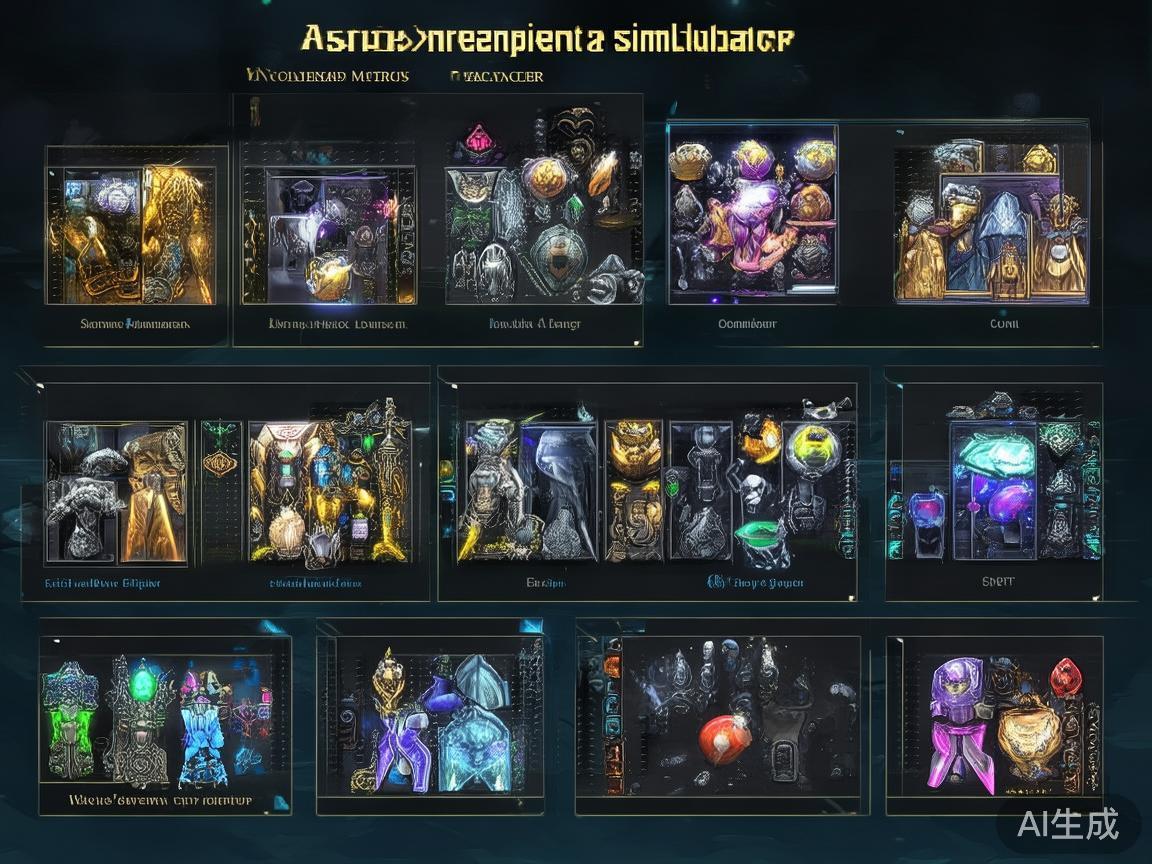Switch to the tab with the small square marker
Screen dimensions: 1152x864
click(497, 76)
